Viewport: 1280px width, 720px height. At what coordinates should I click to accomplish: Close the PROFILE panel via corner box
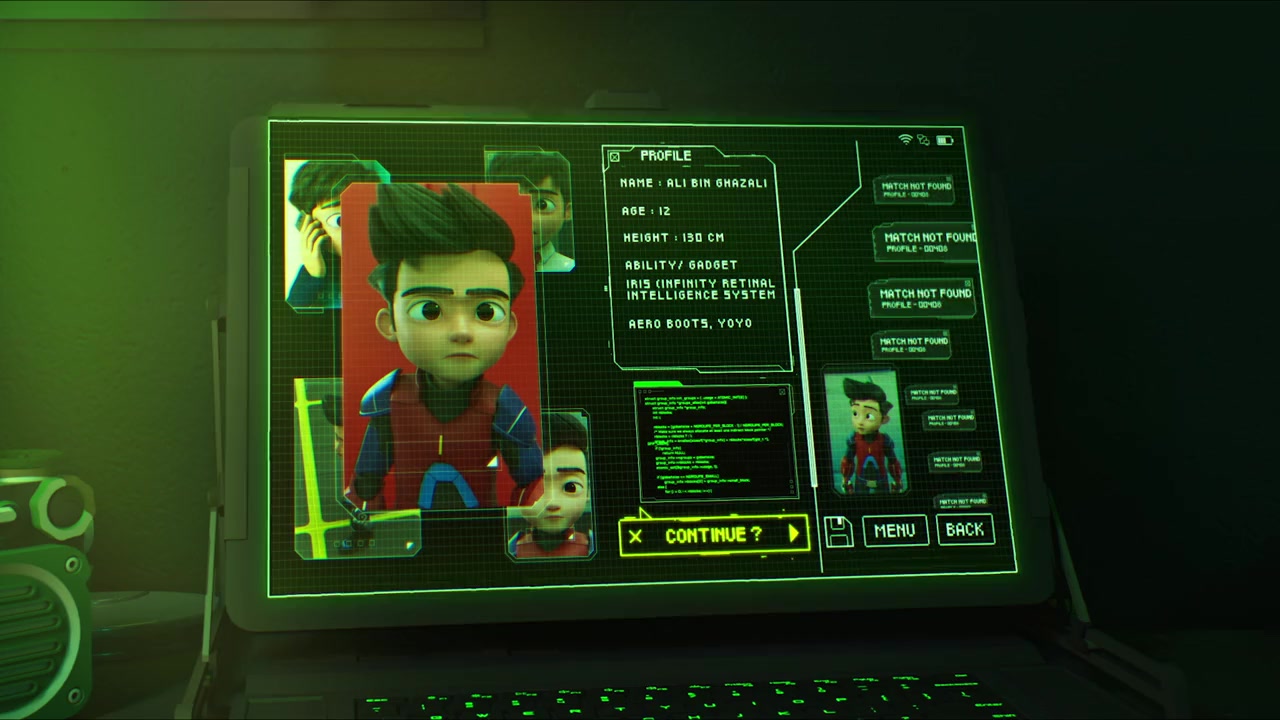click(615, 157)
